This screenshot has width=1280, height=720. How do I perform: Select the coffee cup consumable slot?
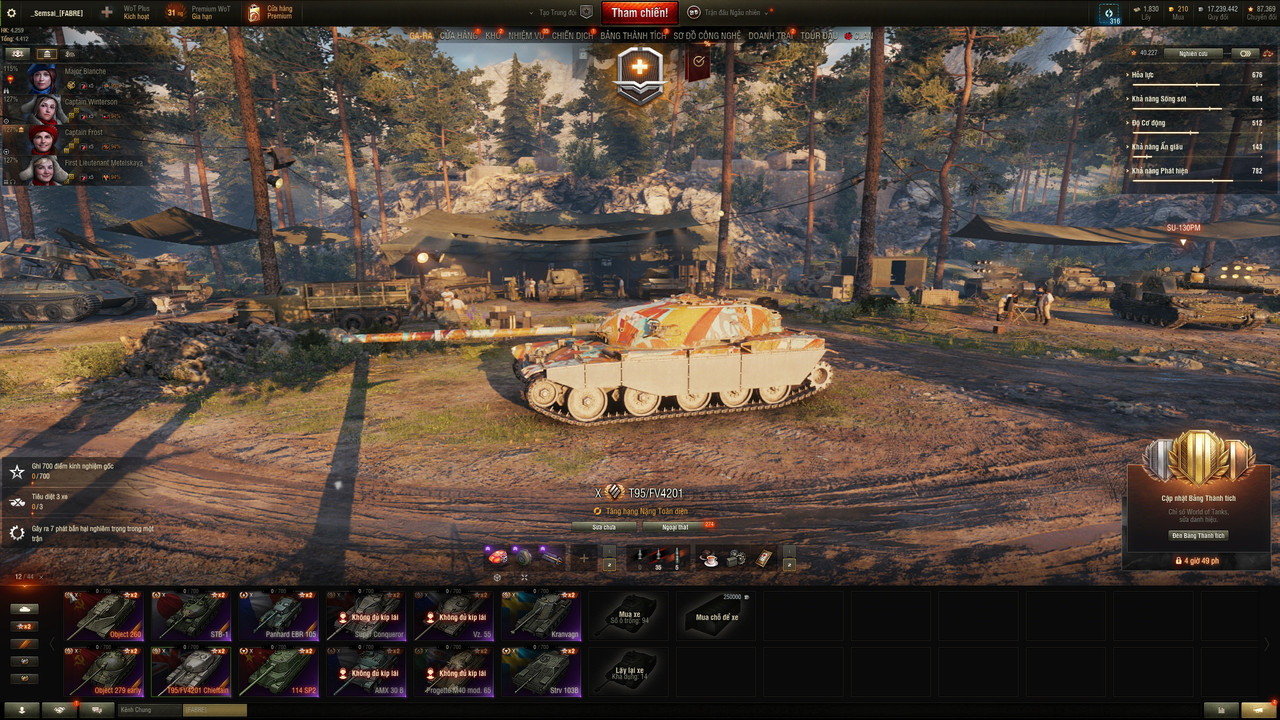[708, 559]
